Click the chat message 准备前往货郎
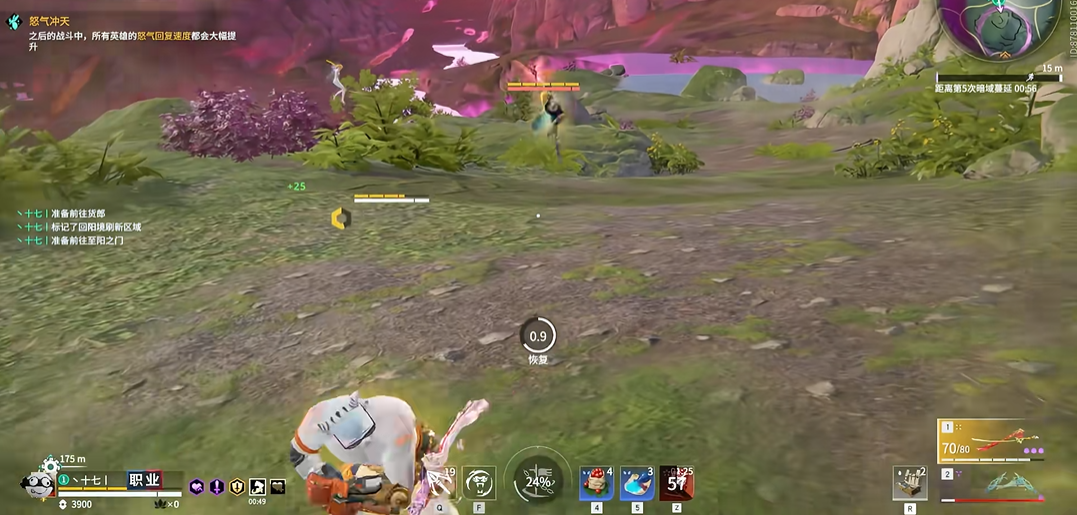Screen dimensions: 1077x515 pos(77,213)
